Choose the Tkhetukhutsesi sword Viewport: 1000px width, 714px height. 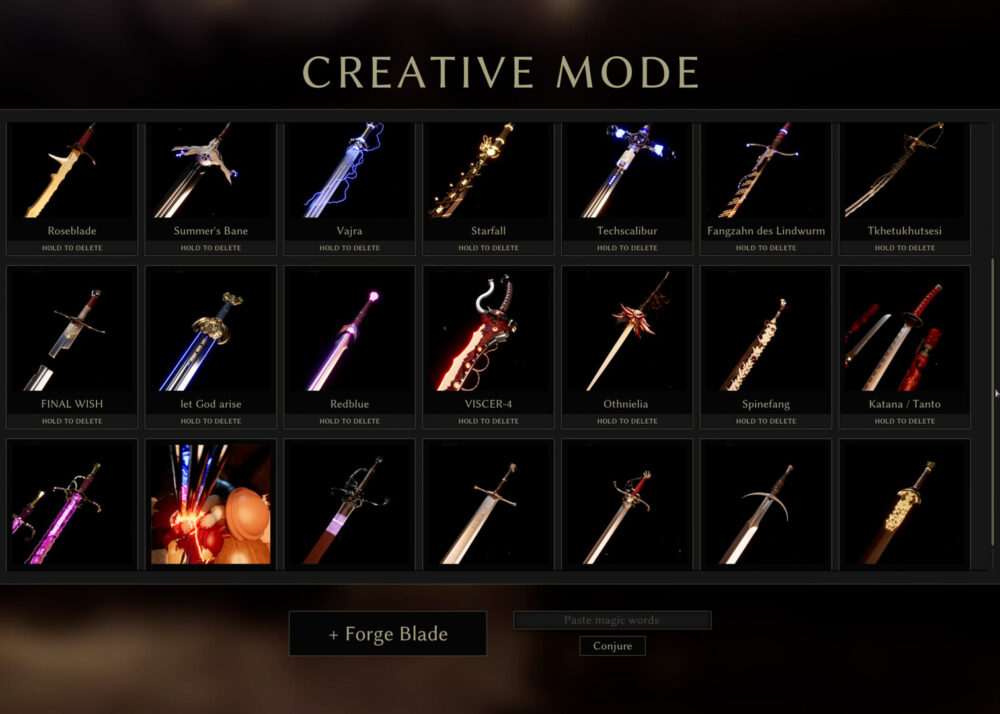[905, 171]
